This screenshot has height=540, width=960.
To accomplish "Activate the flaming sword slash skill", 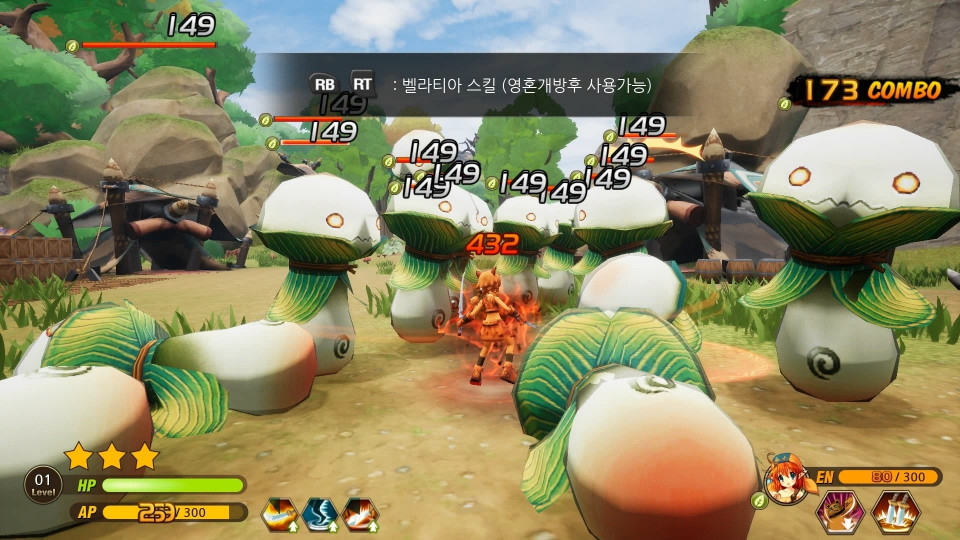I will pyautogui.click(x=279, y=514).
